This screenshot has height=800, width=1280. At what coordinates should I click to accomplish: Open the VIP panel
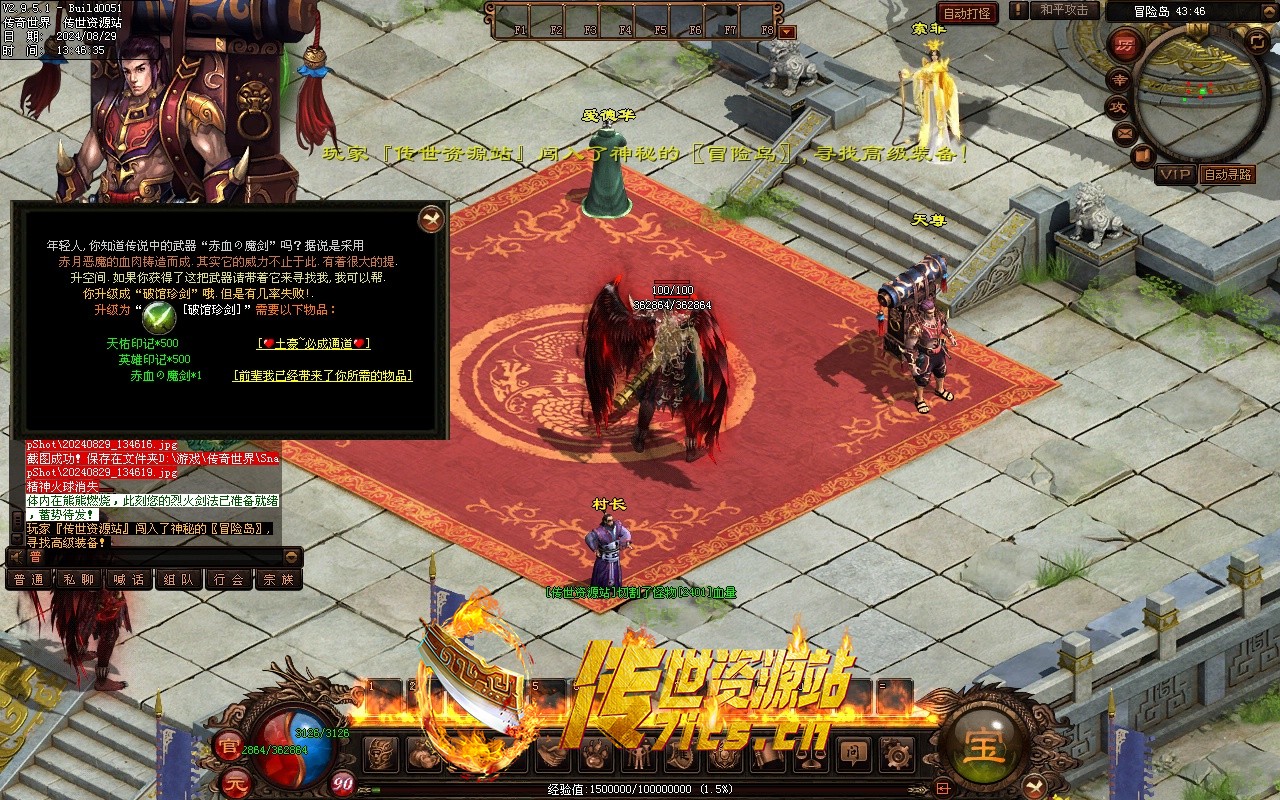1175,174
